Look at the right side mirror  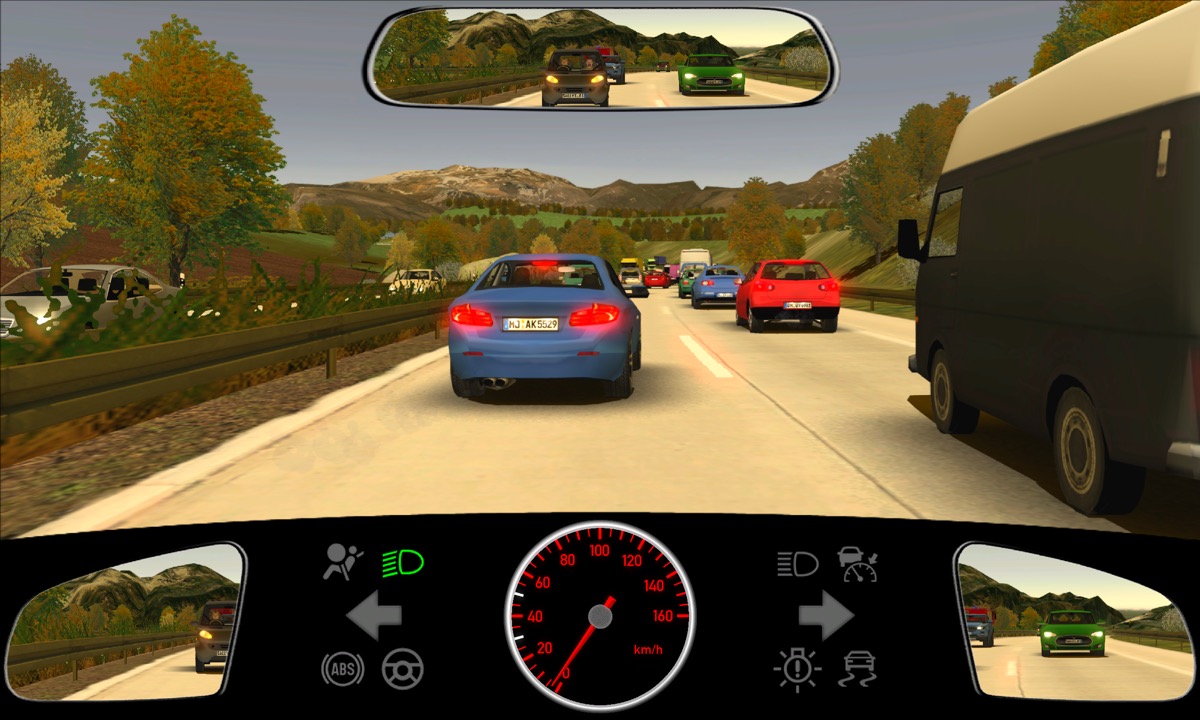tap(1074, 622)
